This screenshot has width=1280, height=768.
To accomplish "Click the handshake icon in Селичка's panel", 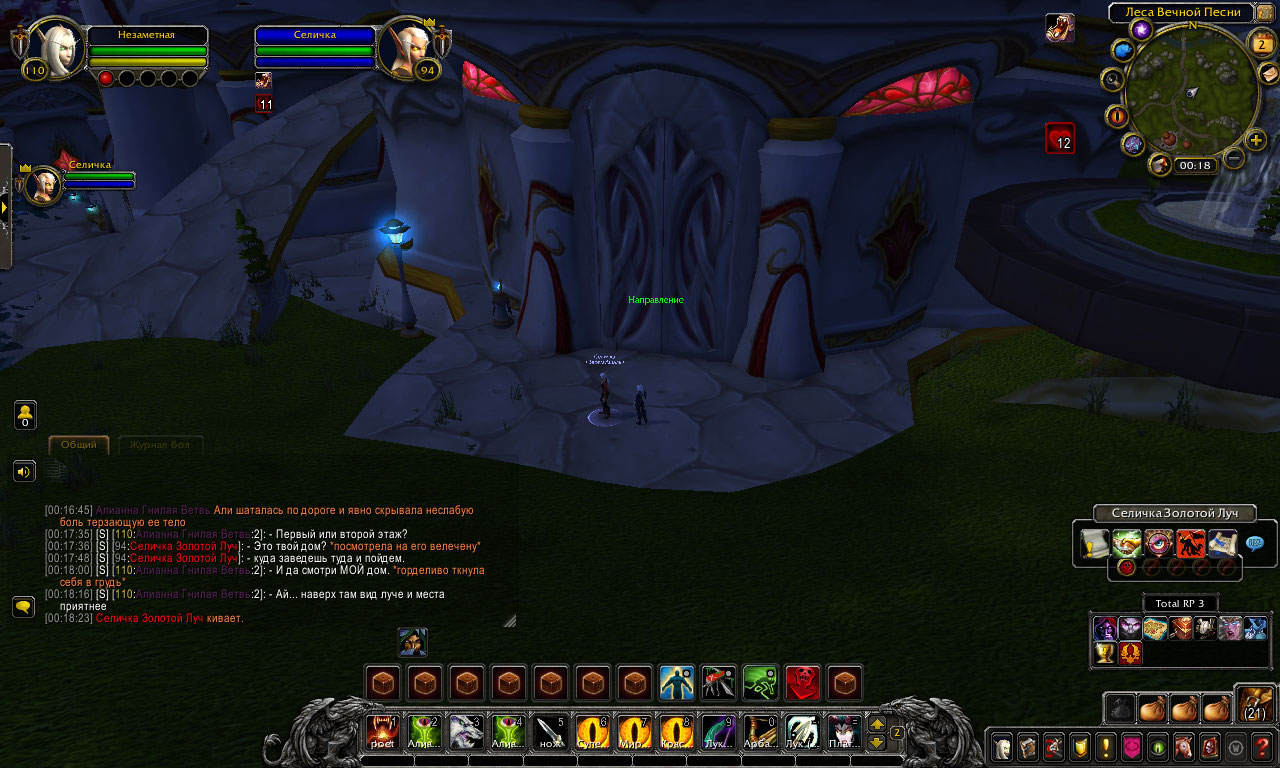I will pyautogui.click(x=1127, y=543).
